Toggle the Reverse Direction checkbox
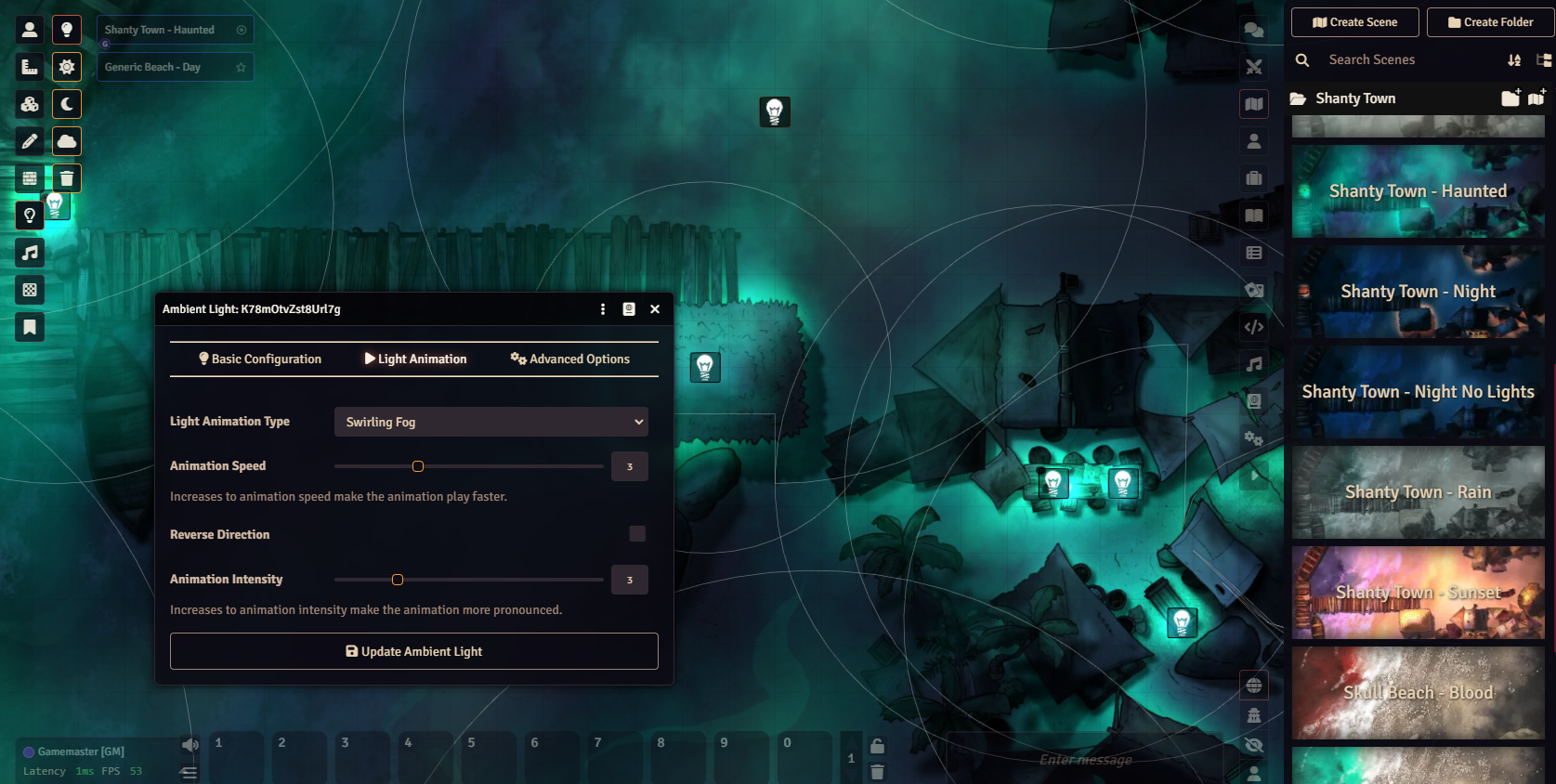 tap(637, 533)
